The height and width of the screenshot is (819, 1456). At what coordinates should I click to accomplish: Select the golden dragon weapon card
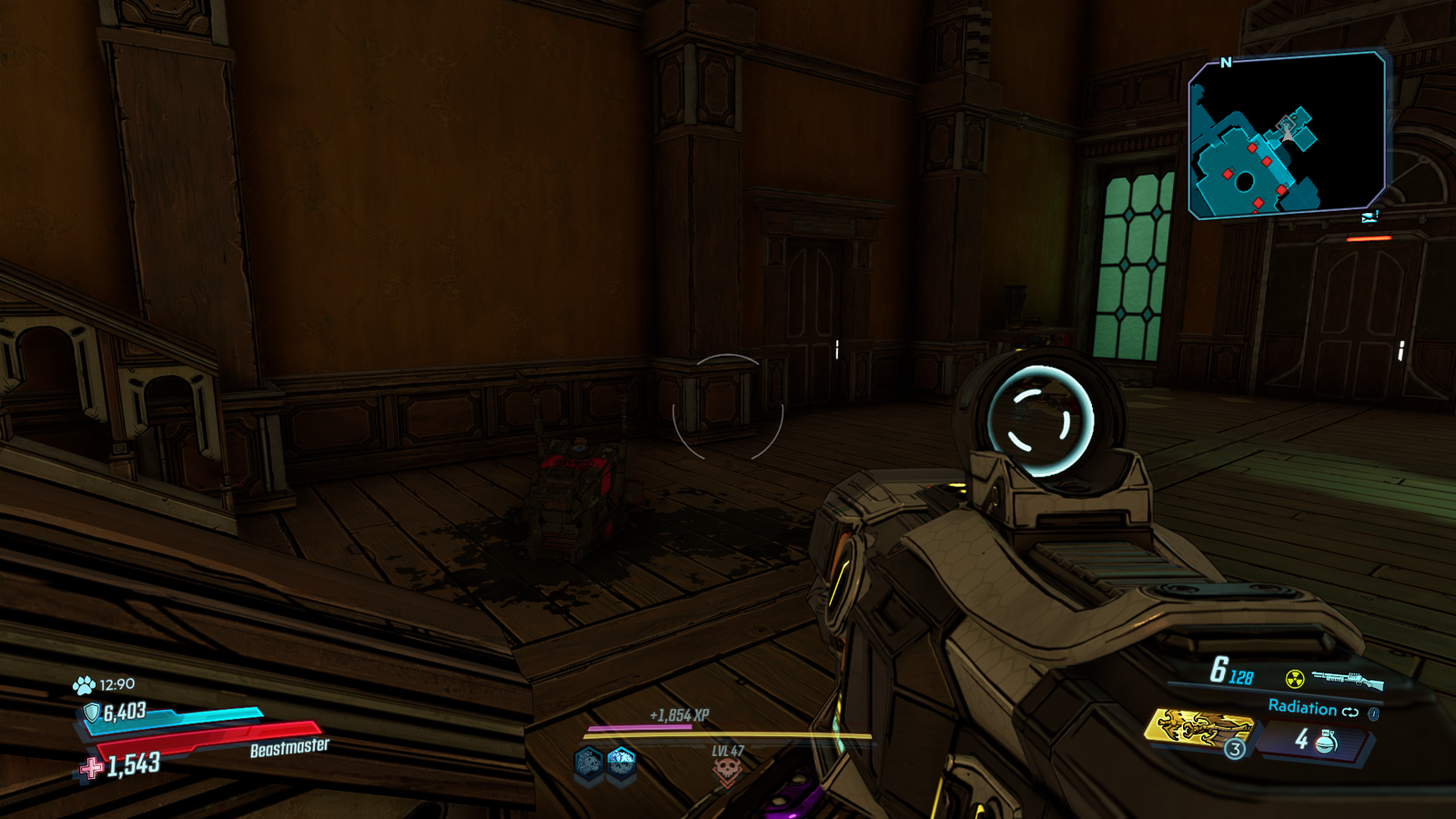click(x=1199, y=727)
